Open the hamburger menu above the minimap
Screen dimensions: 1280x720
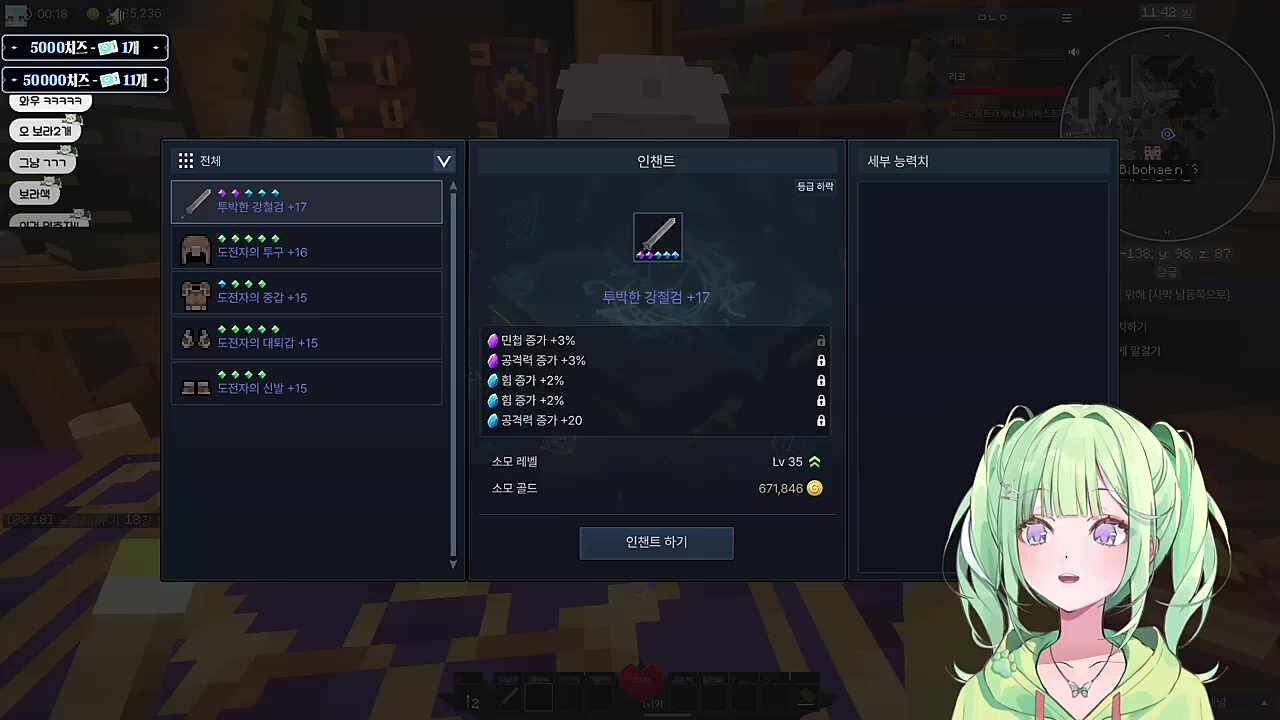click(1066, 17)
